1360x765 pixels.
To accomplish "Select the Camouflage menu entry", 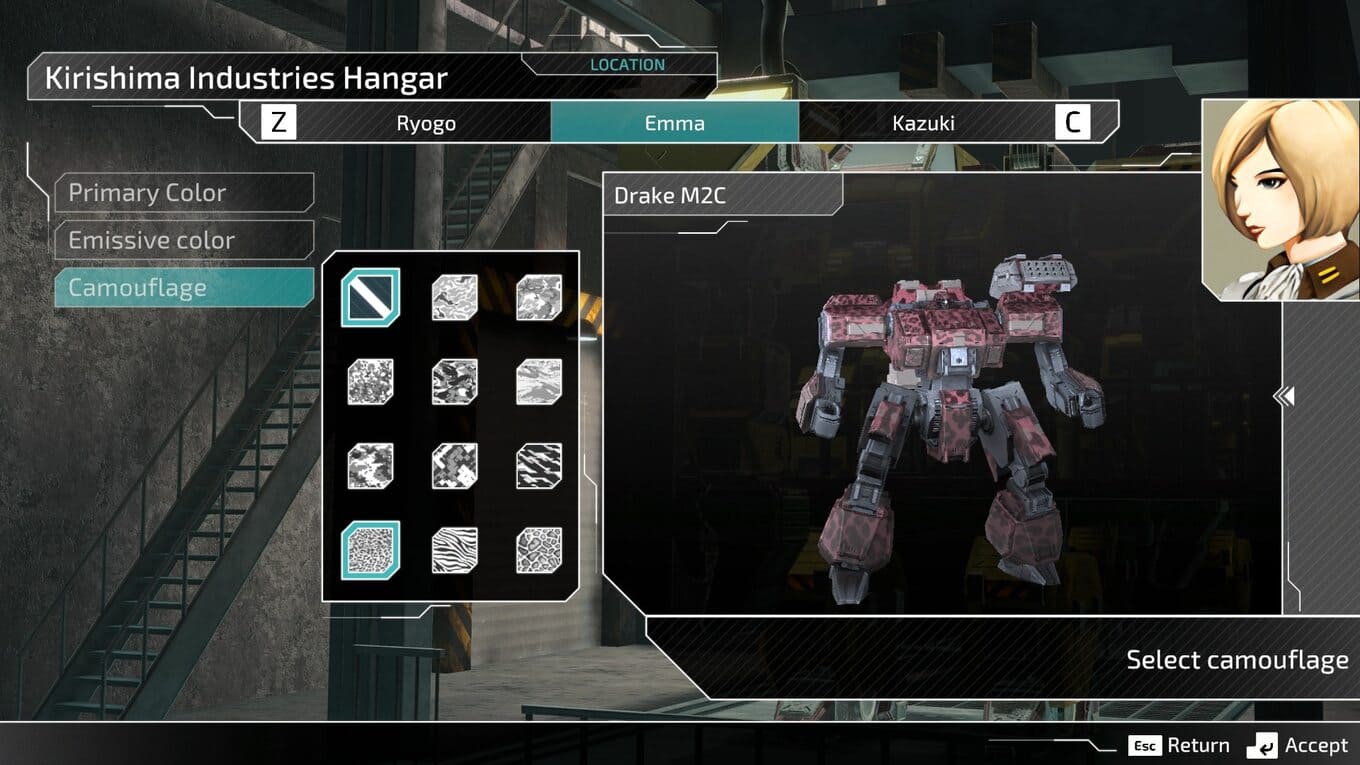I will pyautogui.click(x=184, y=288).
